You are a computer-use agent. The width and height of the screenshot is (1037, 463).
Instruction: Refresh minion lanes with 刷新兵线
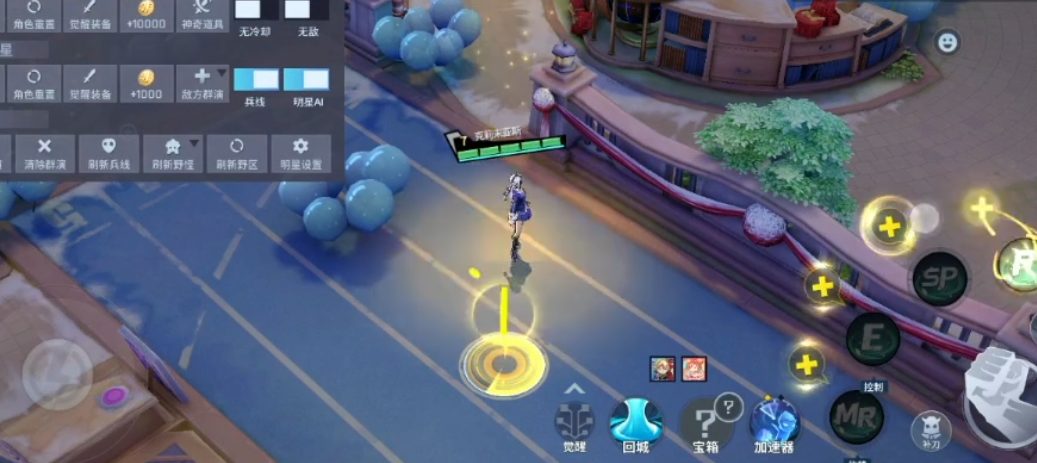coord(109,153)
